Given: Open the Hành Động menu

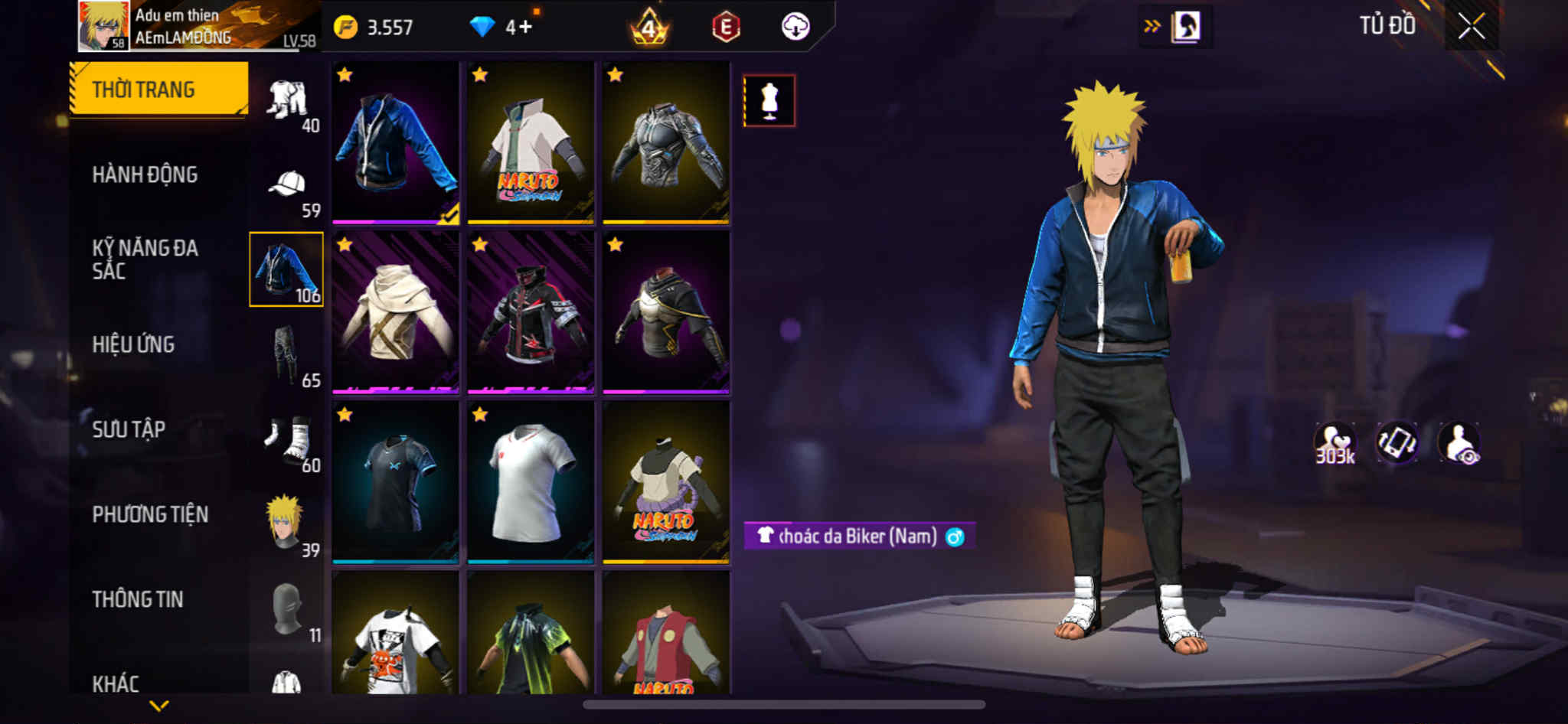Looking at the screenshot, I should click(145, 174).
